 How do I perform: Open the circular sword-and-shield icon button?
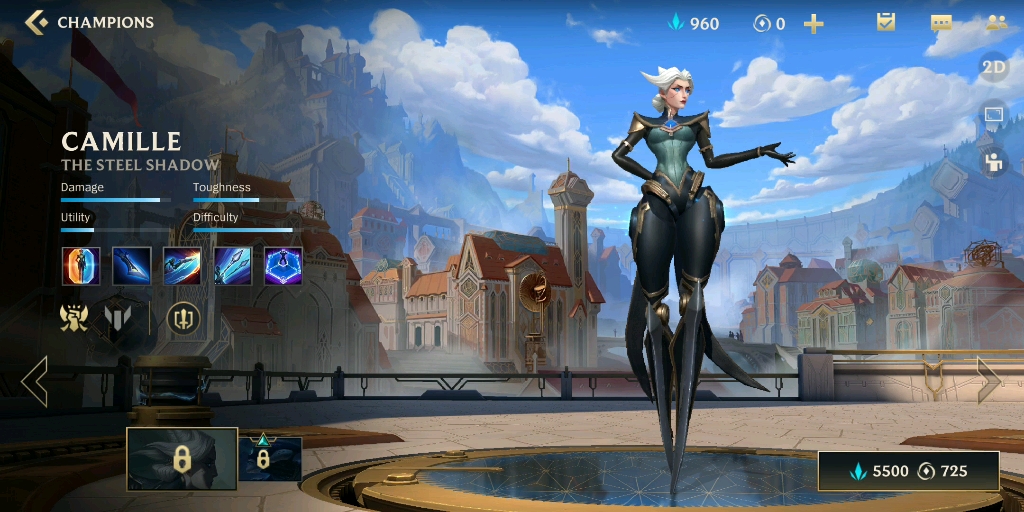[183, 319]
